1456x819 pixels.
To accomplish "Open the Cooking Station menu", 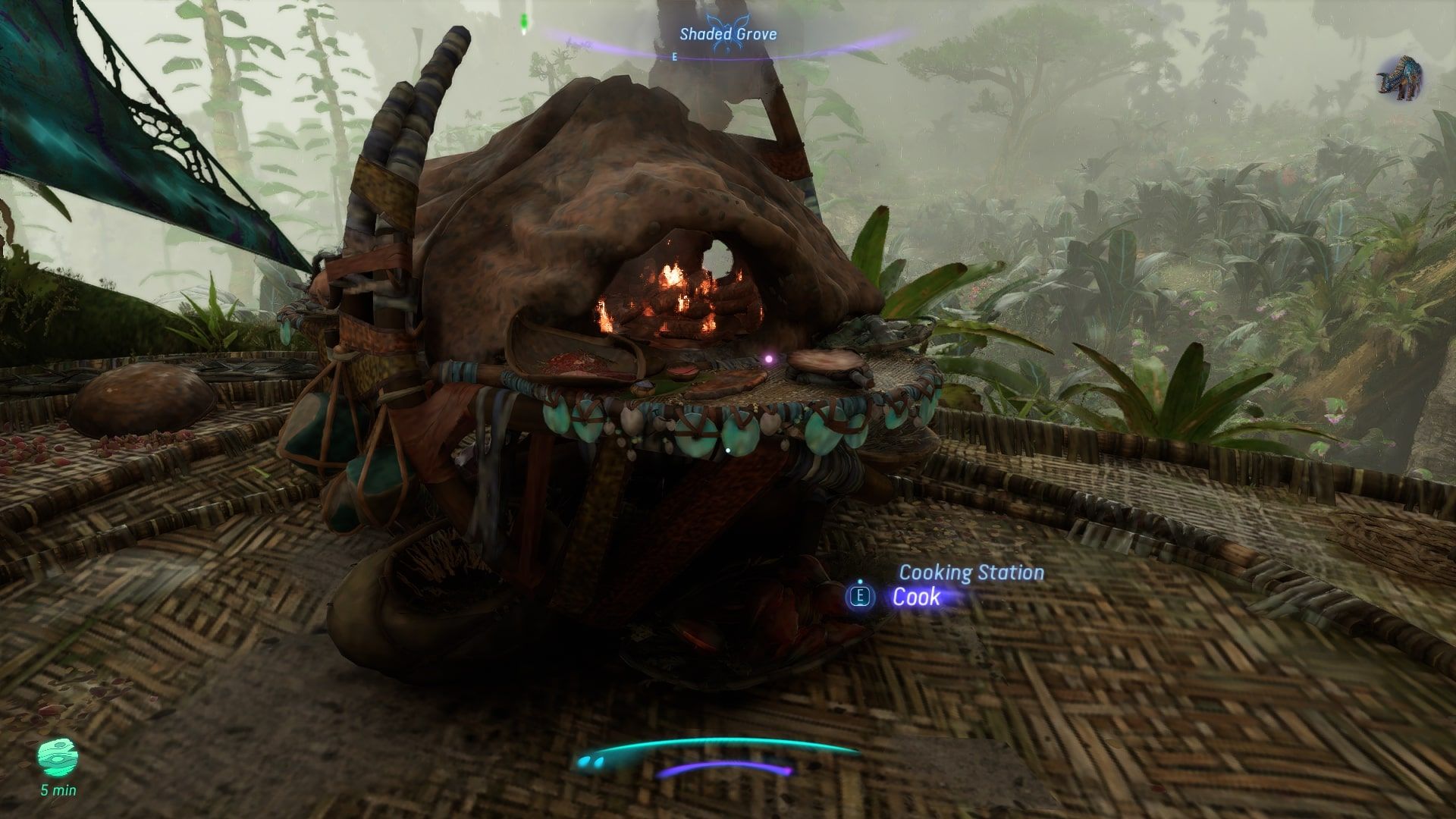I will point(971,573).
